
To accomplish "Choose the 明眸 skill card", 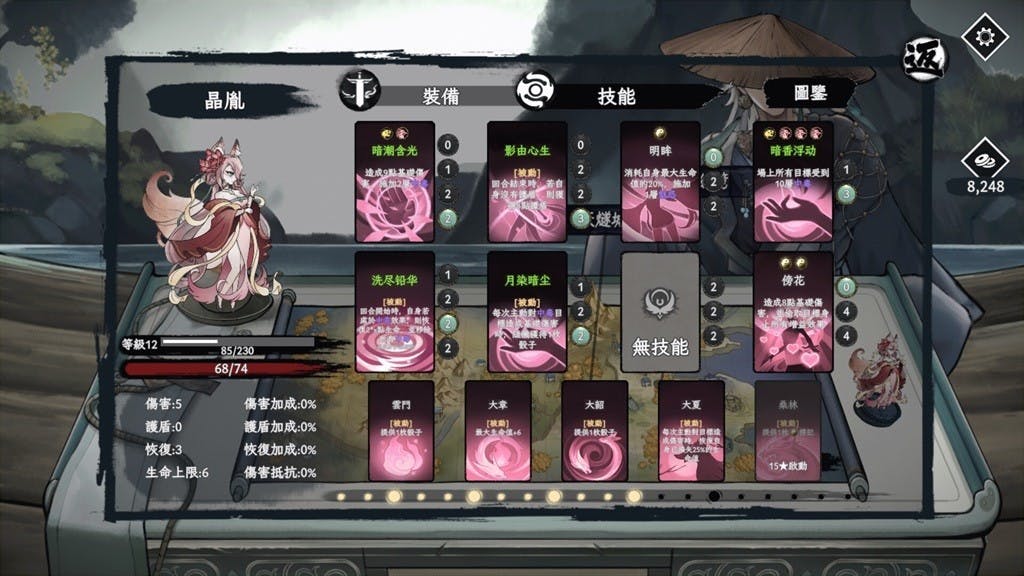I will (x=659, y=181).
